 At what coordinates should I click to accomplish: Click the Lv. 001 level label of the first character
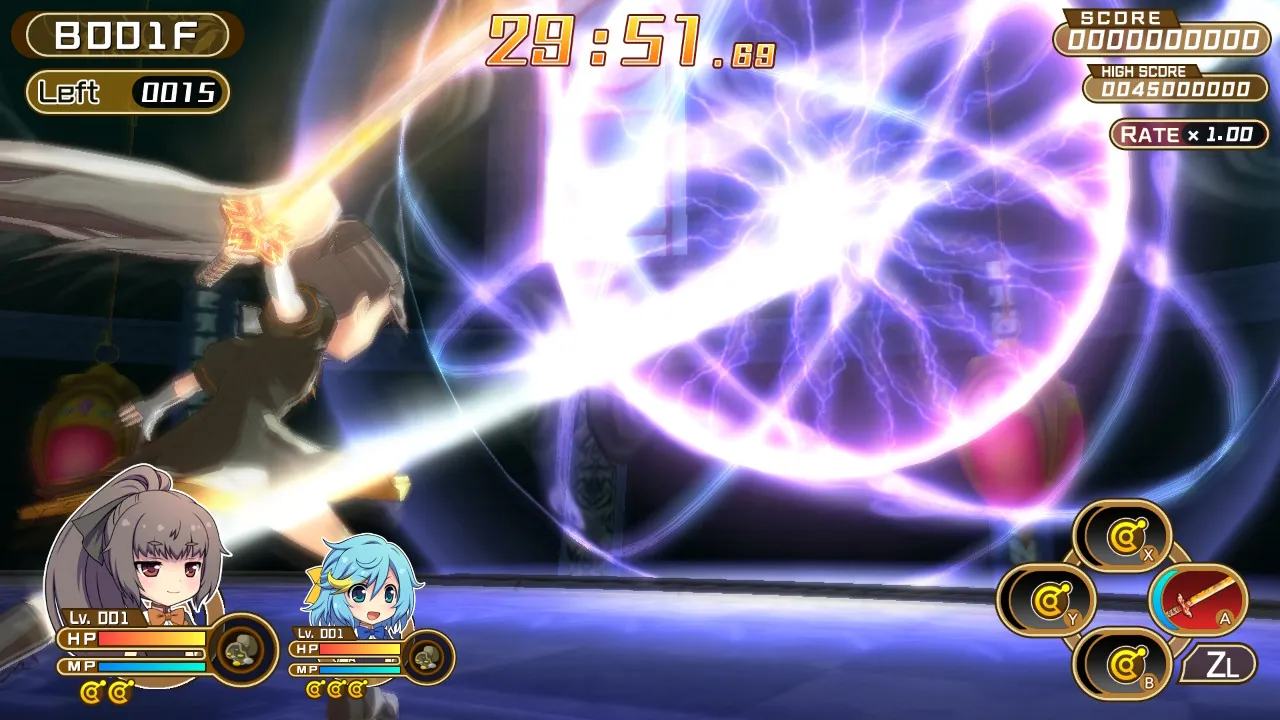(x=98, y=618)
